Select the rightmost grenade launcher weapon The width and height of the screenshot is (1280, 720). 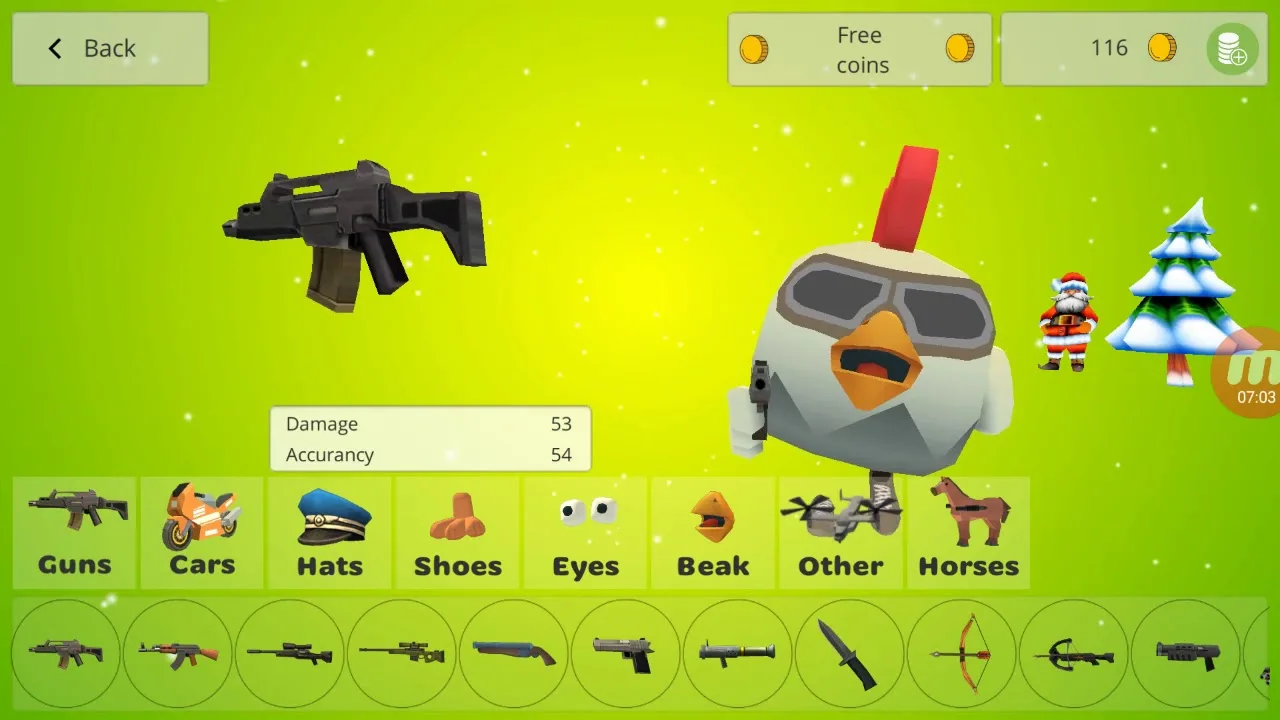pos(1185,652)
